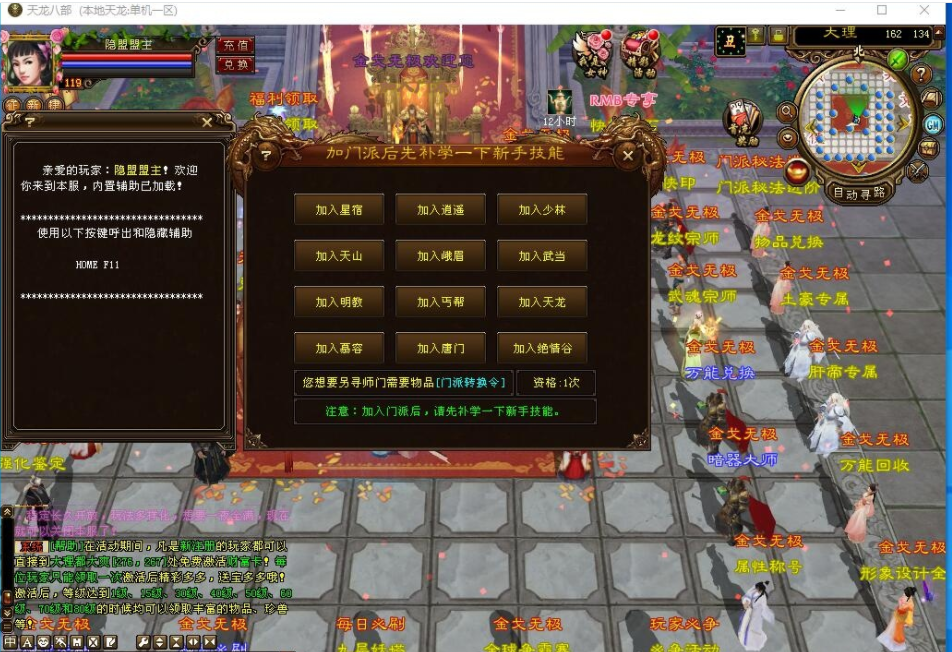Join the 星宿 sect
Screen dimensions: 952x652
point(339,210)
